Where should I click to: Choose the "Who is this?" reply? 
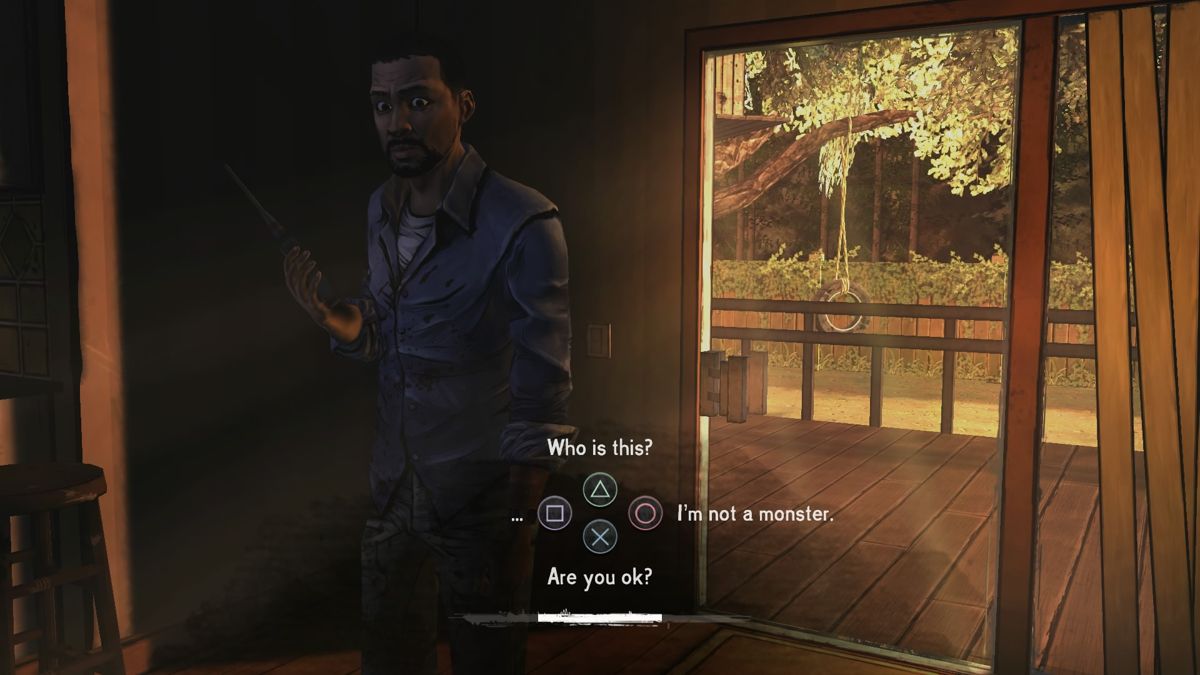point(599,449)
